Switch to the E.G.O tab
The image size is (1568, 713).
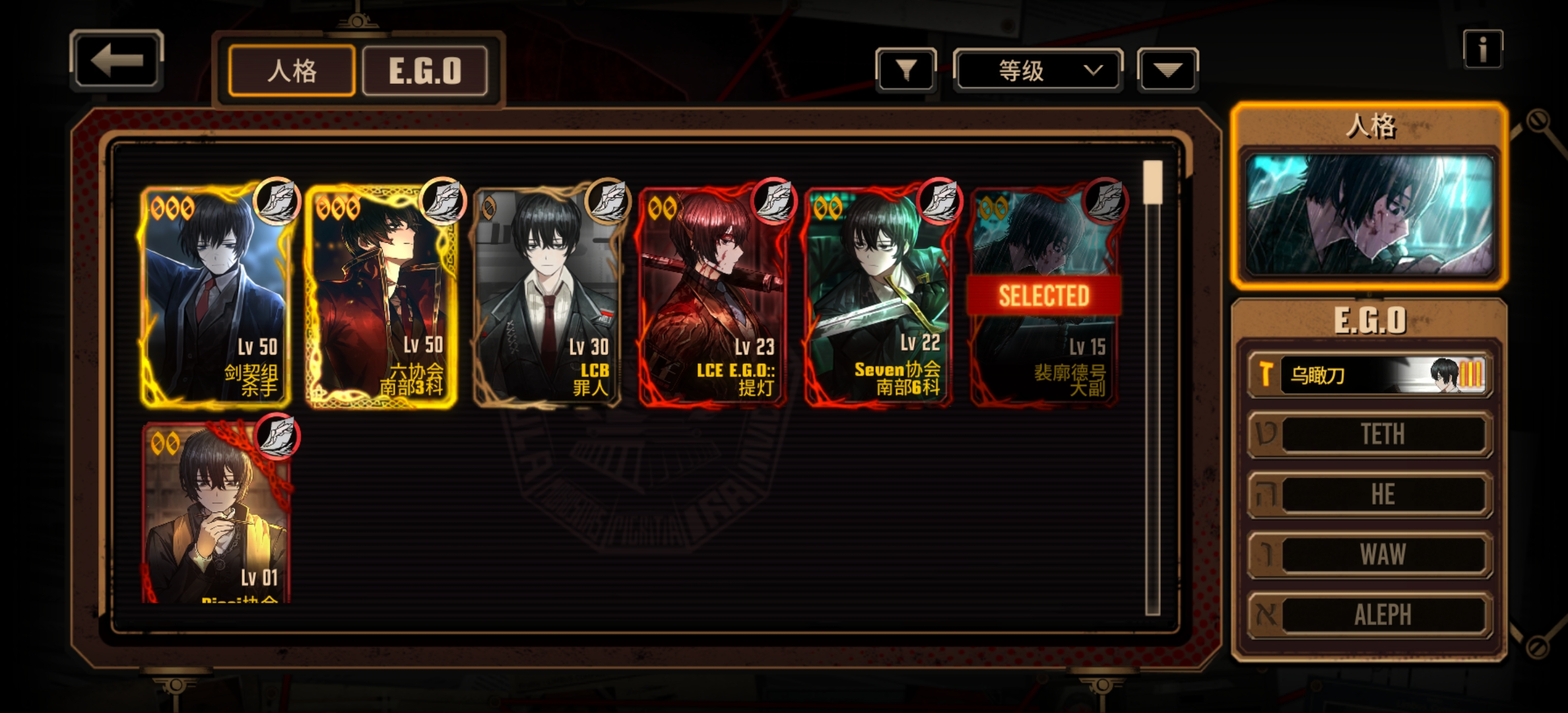click(425, 71)
